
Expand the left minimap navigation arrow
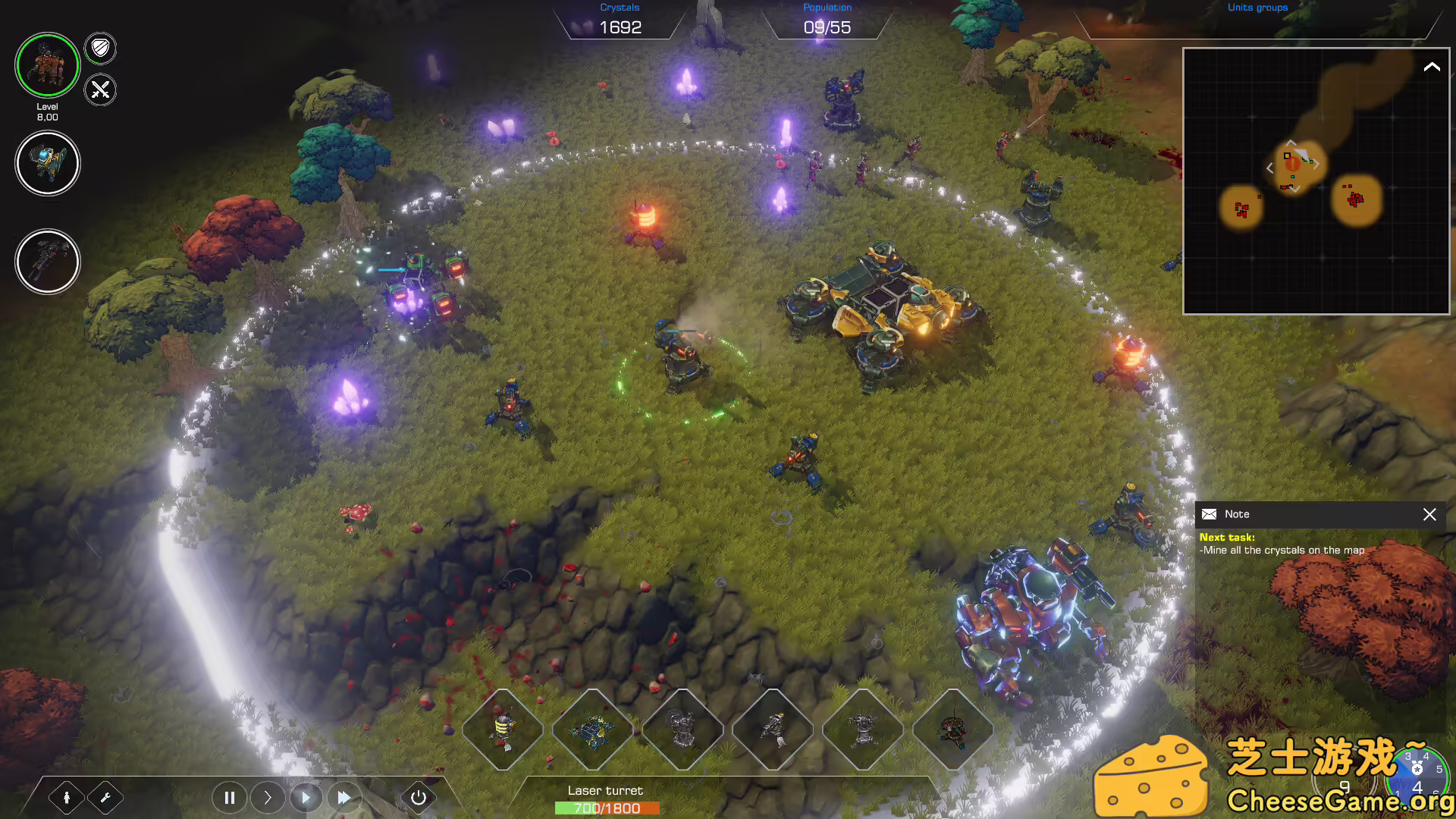coord(1270,168)
